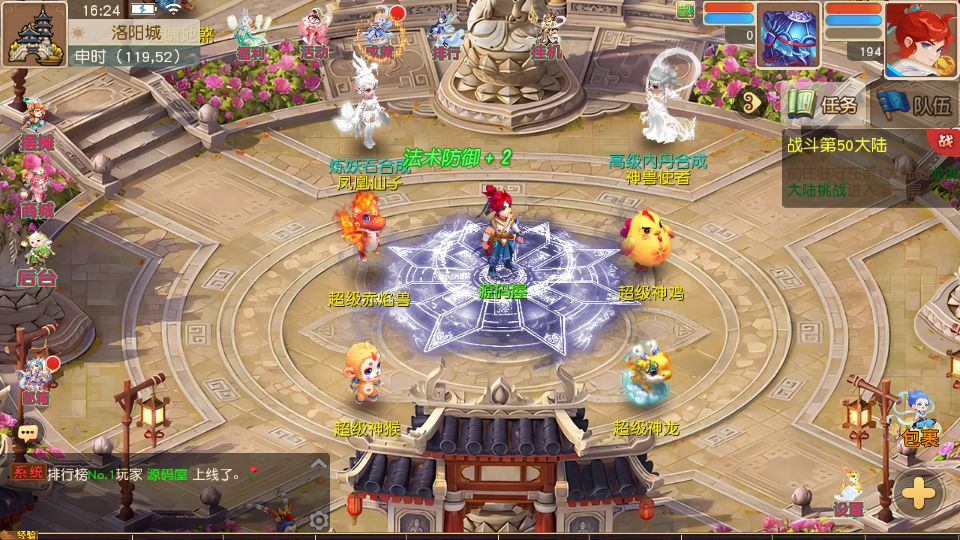Open the 活动 events menu

[314, 36]
